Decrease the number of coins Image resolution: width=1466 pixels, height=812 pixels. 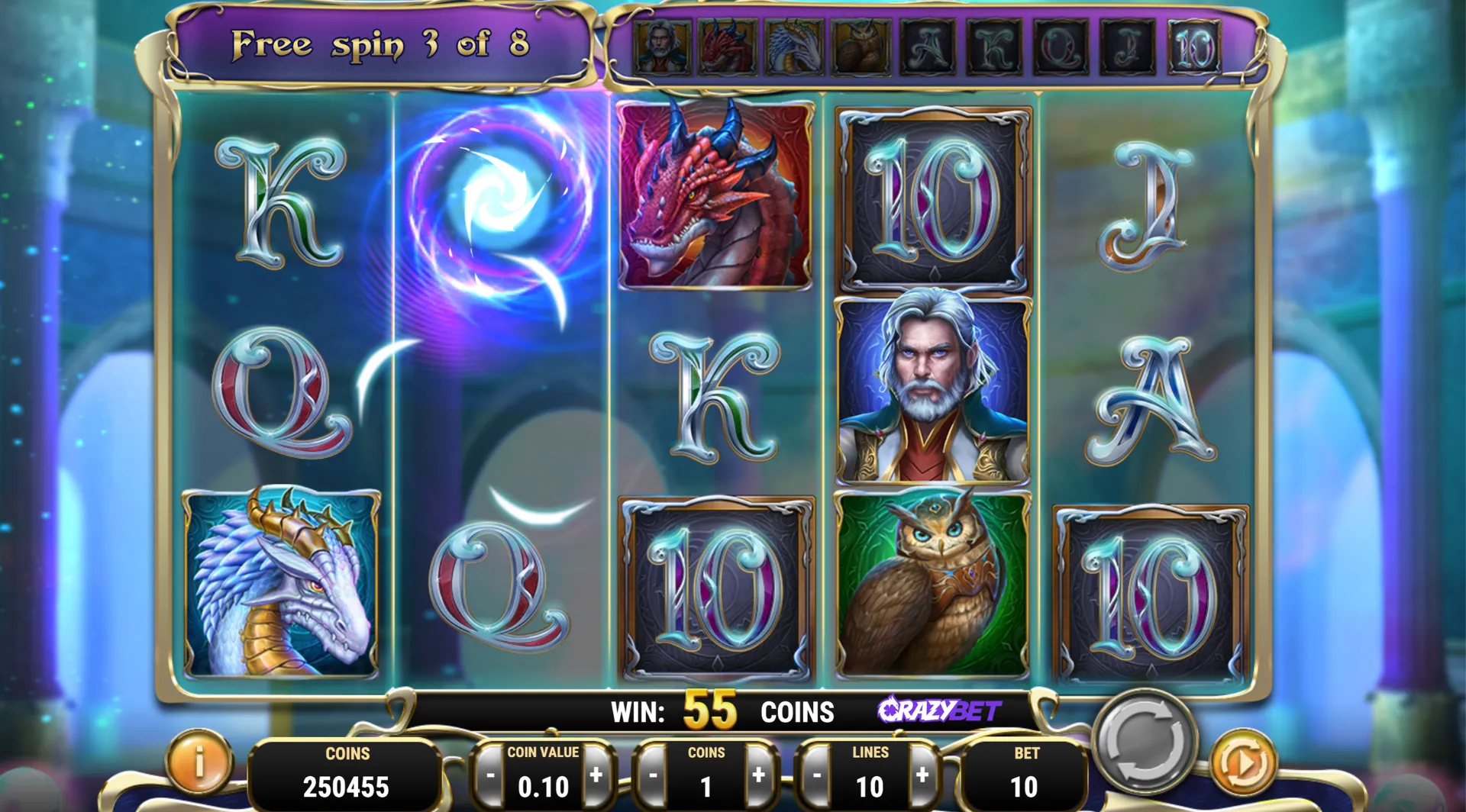point(653,777)
